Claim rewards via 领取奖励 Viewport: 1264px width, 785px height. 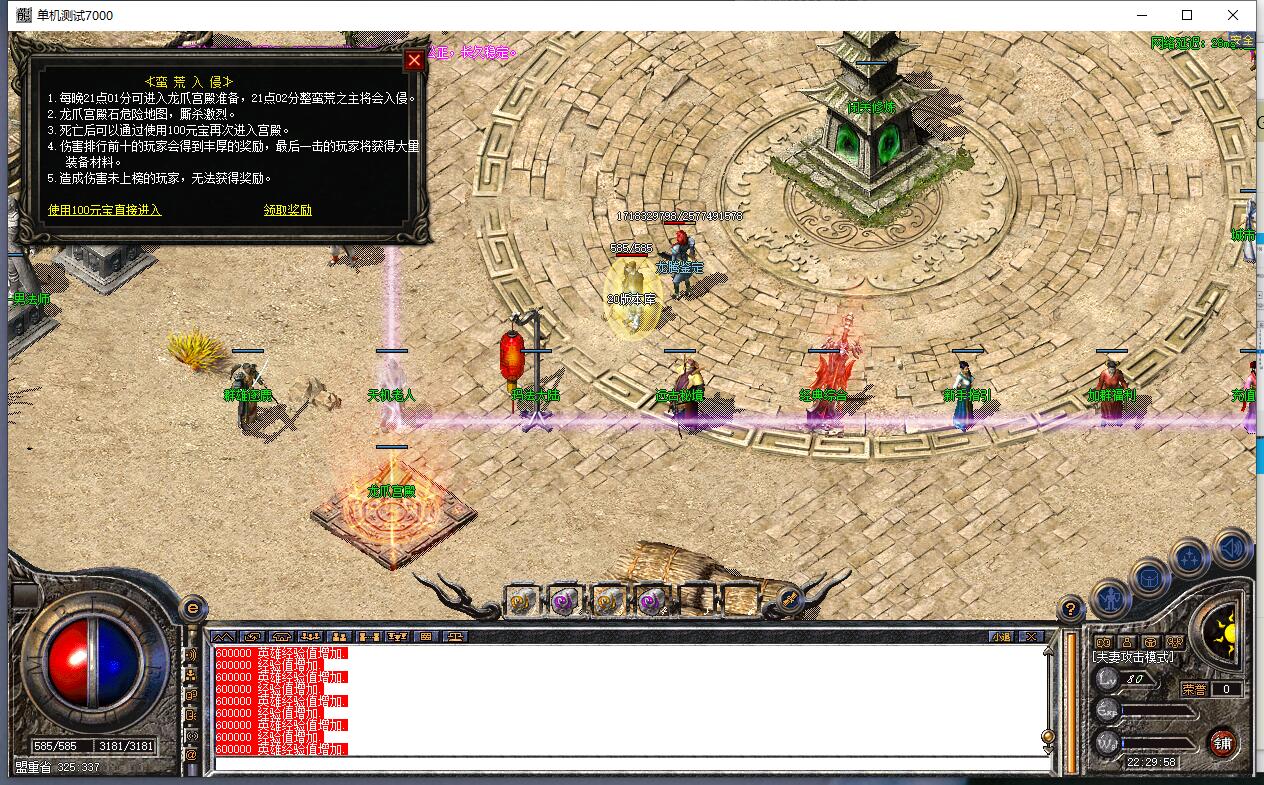click(288, 210)
